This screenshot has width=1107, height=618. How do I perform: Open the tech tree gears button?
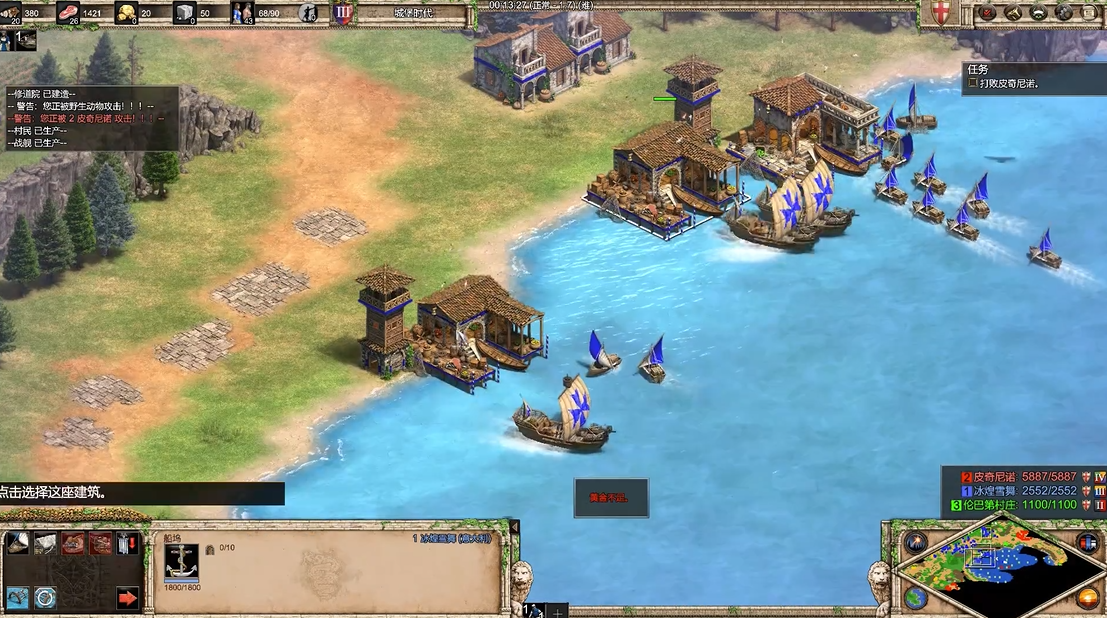click(1063, 13)
